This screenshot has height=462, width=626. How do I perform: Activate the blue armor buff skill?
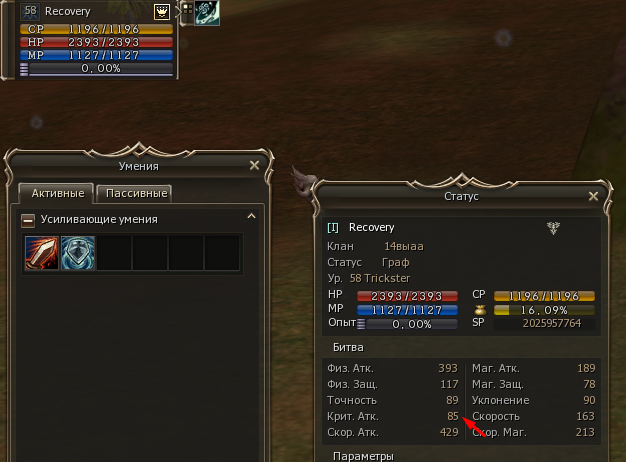78,252
